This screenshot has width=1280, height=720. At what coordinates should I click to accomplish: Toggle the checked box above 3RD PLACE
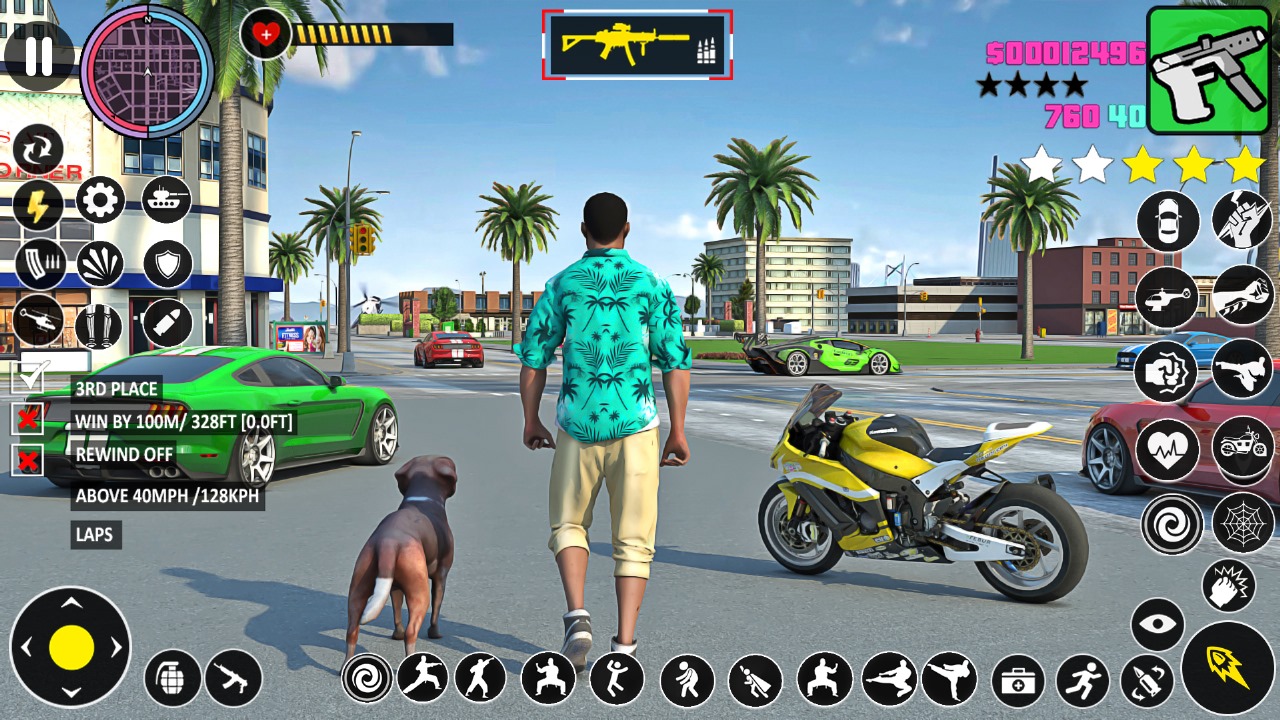pos(28,378)
